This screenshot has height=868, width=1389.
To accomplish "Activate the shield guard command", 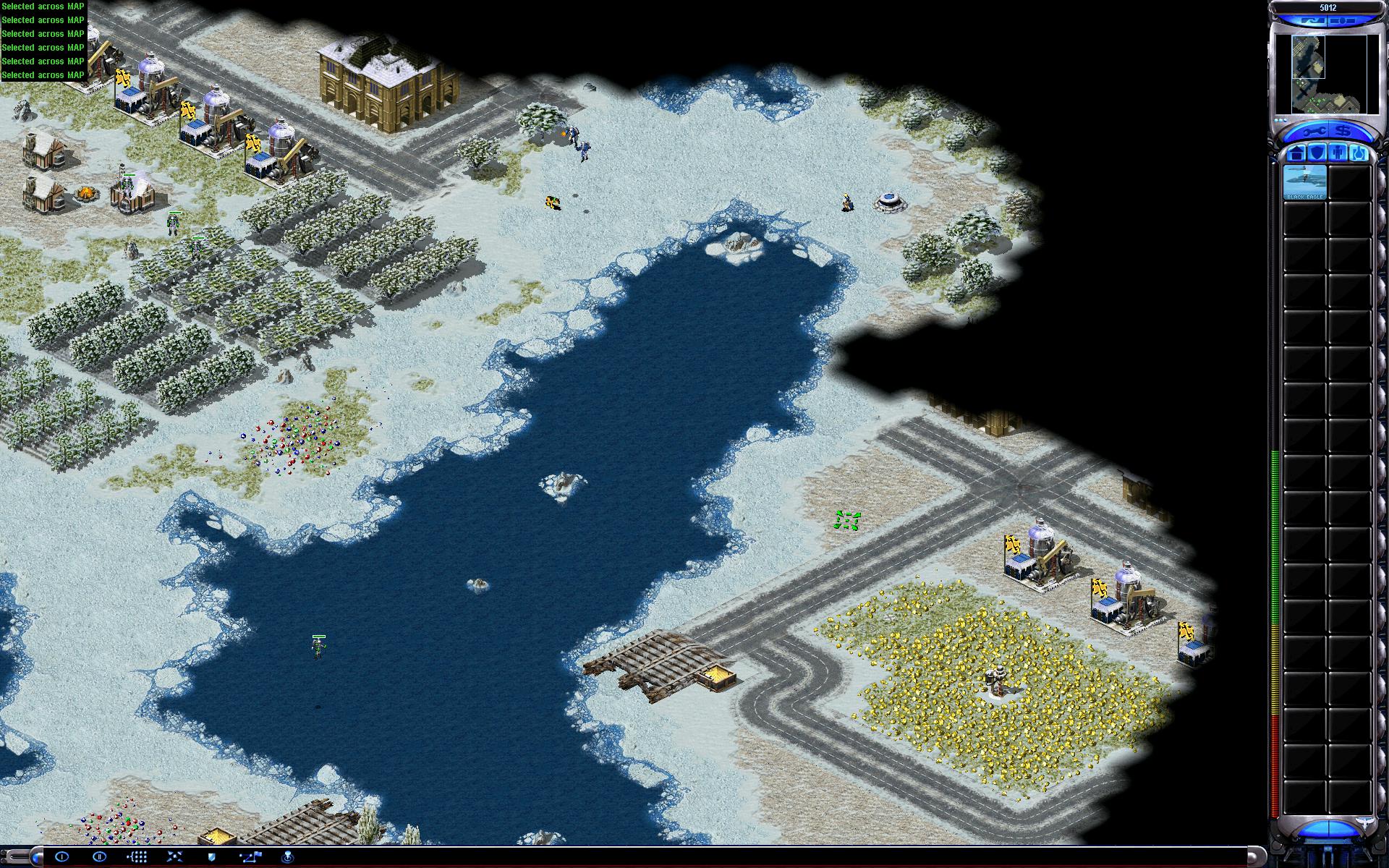I will click(212, 857).
